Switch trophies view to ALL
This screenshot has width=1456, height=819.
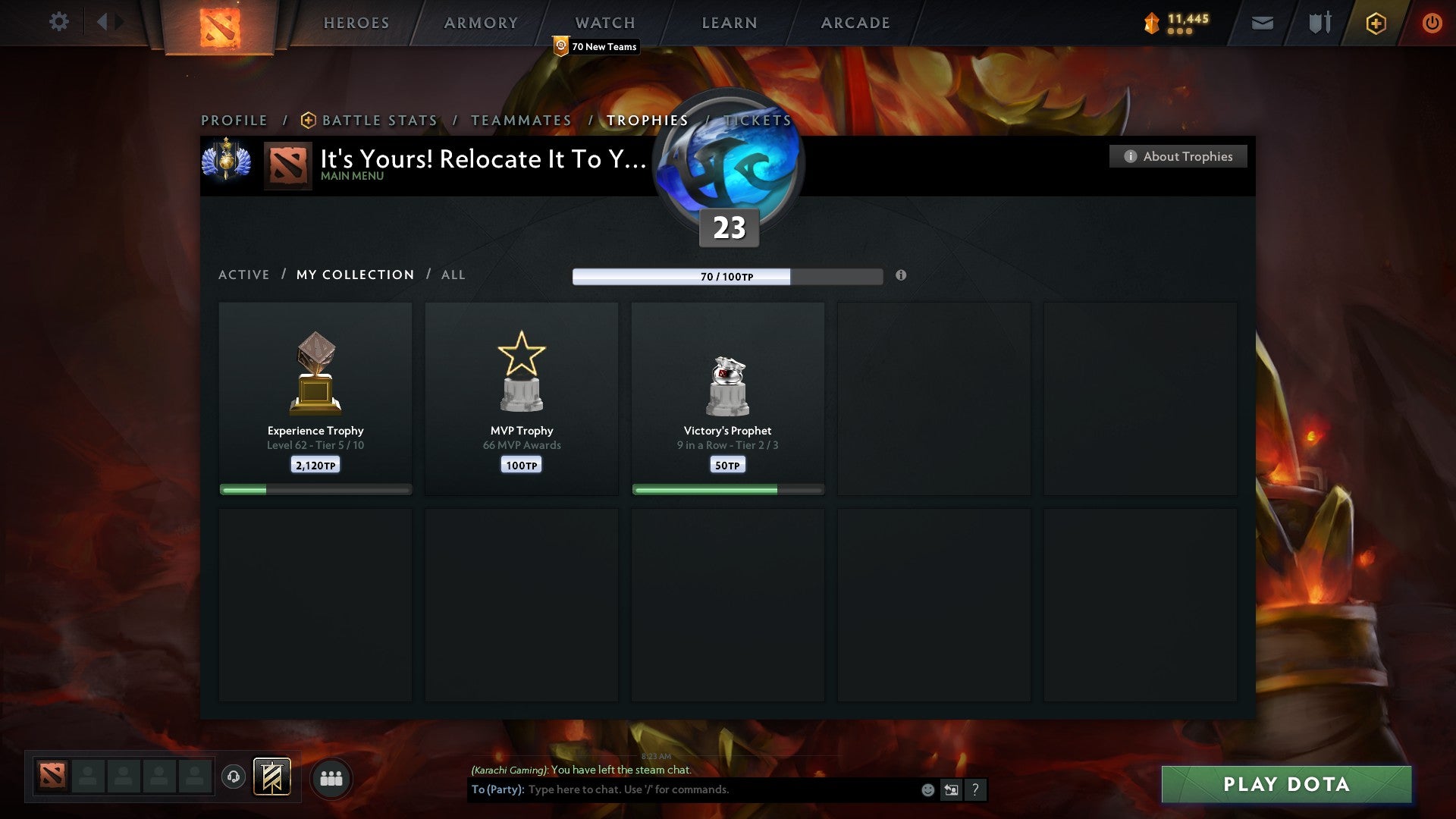pos(453,275)
